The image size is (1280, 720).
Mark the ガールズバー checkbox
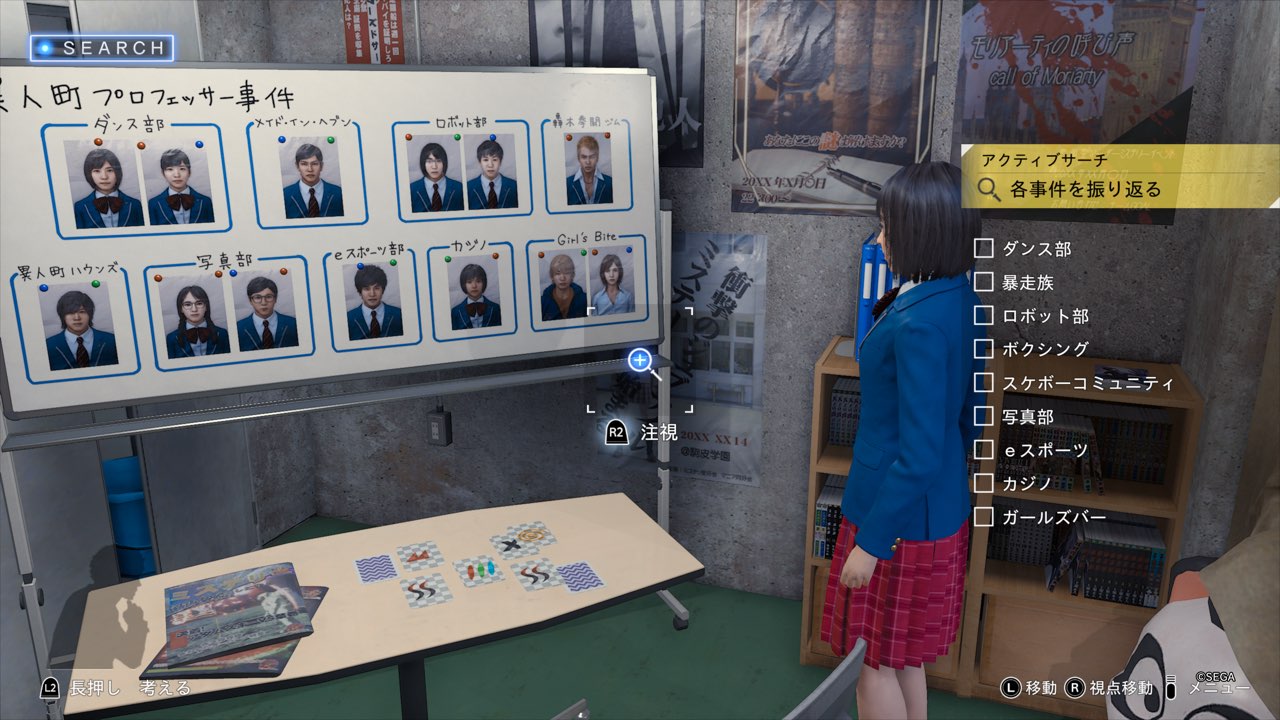point(984,517)
